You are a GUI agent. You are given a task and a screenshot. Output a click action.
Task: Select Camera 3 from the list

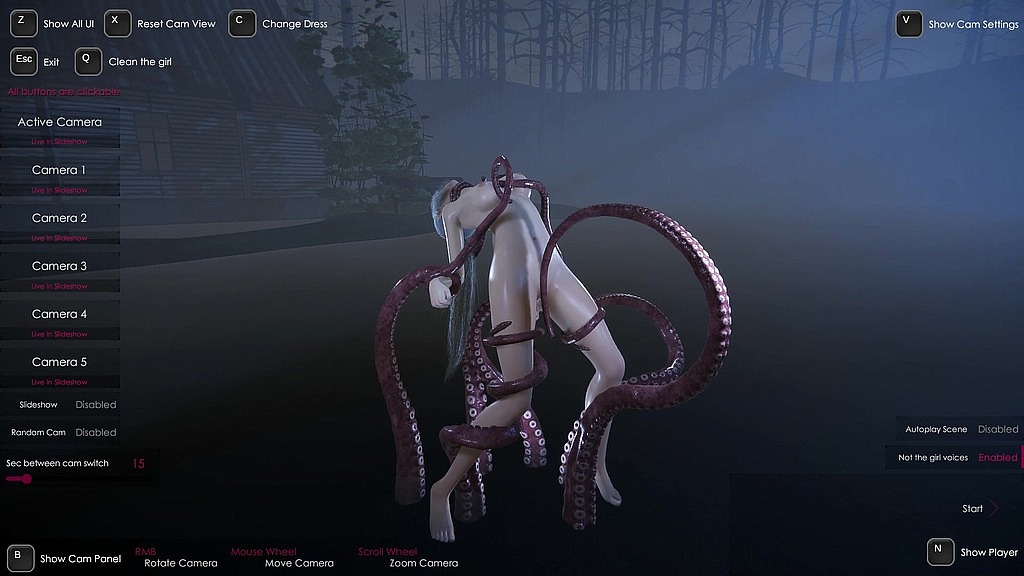[59, 266]
